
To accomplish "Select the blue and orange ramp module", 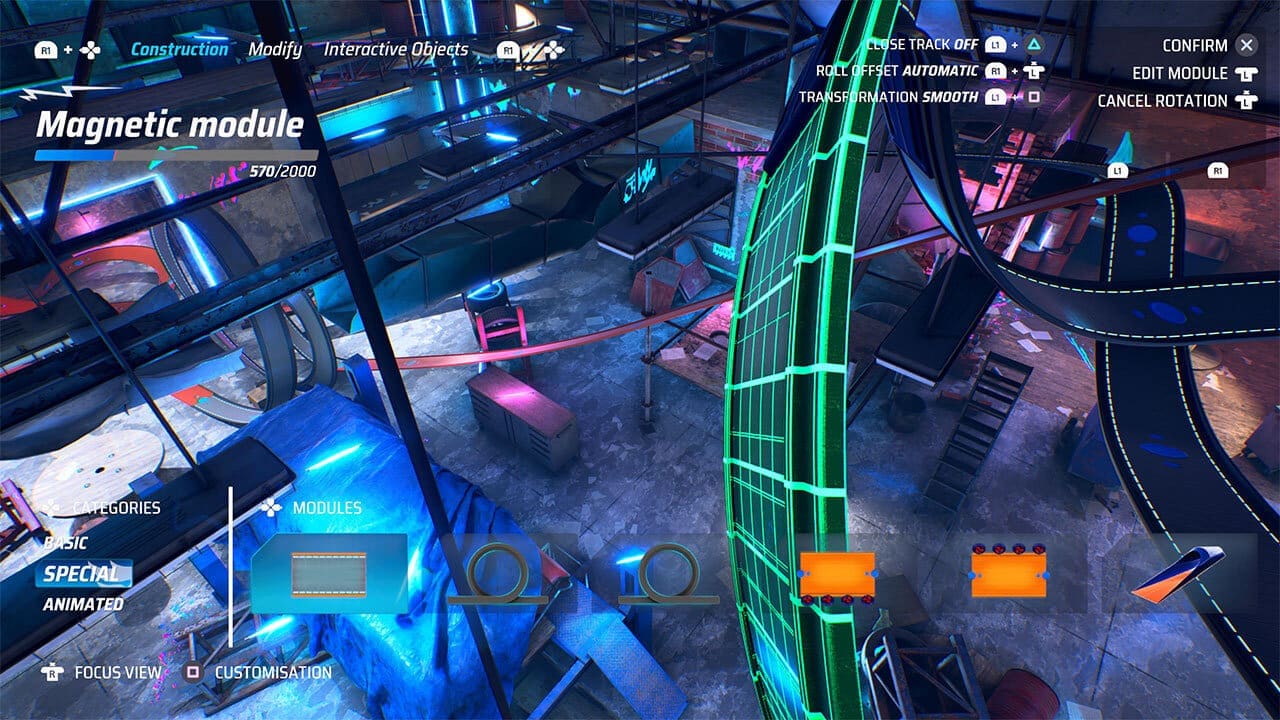I will 1179,574.
